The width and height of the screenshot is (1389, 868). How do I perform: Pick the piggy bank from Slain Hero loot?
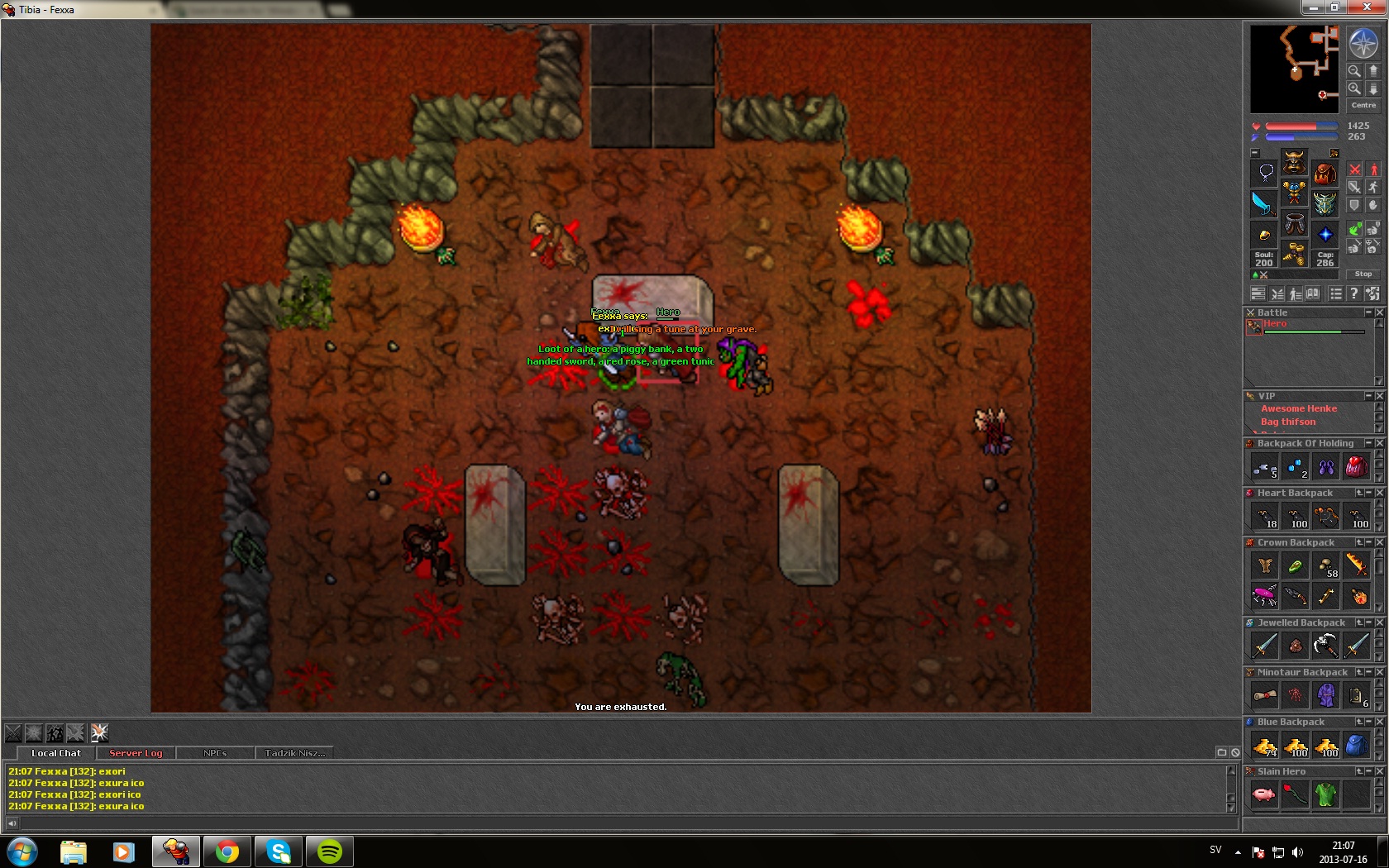[x=1264, y=794]
